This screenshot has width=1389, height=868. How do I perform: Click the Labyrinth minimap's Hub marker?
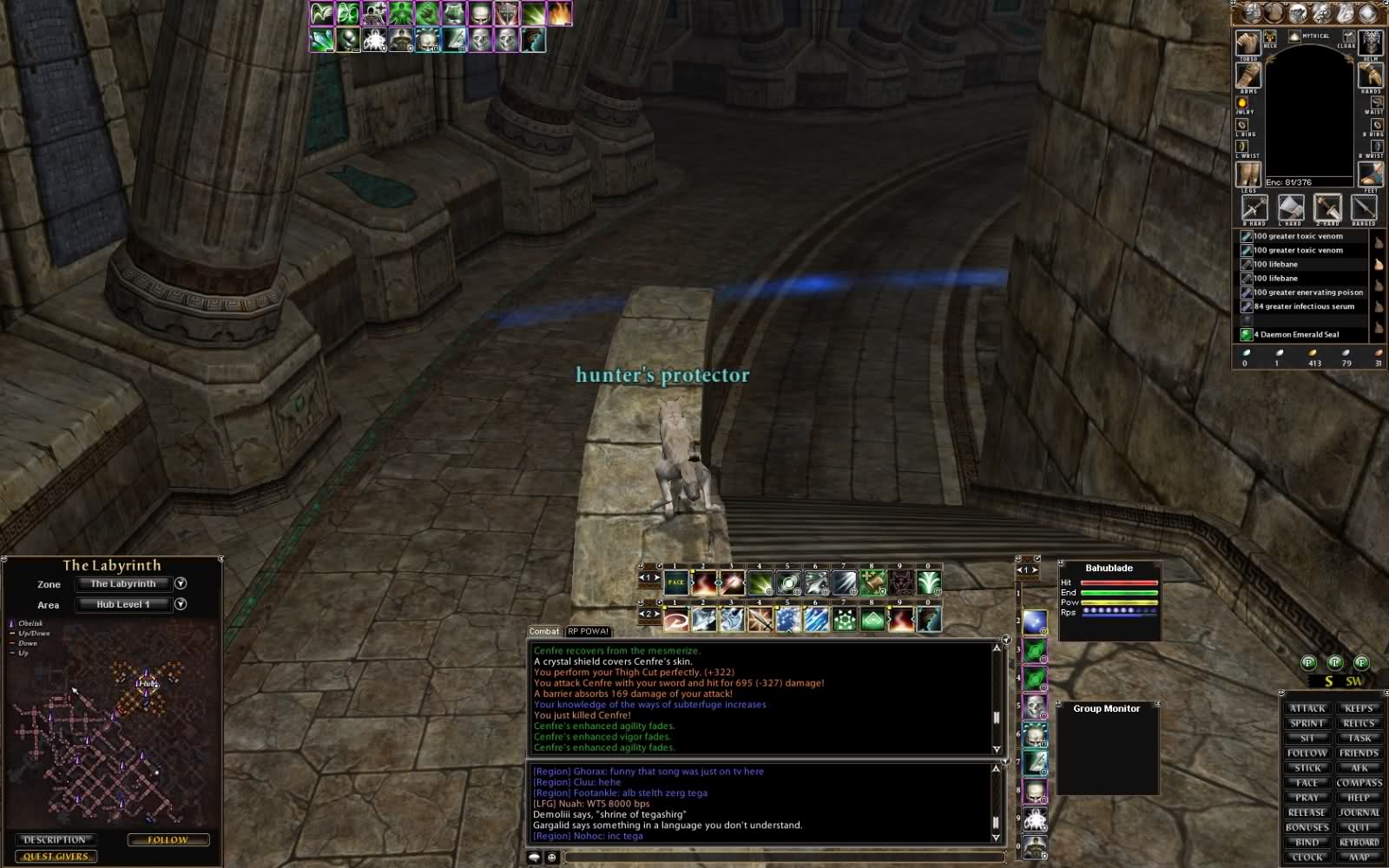tap(147, 684)
